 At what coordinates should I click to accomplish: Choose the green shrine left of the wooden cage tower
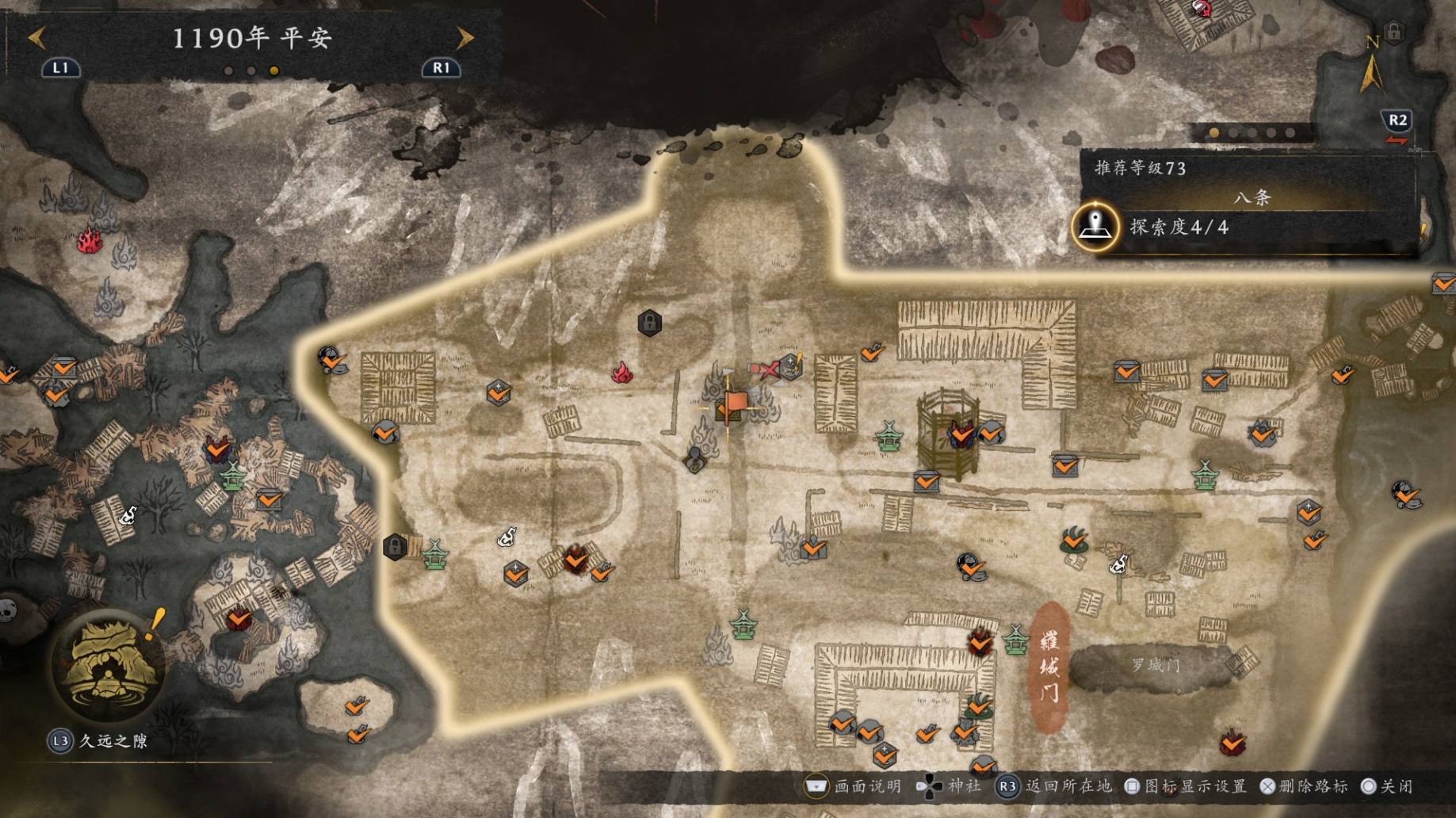[x=889, y=437]
